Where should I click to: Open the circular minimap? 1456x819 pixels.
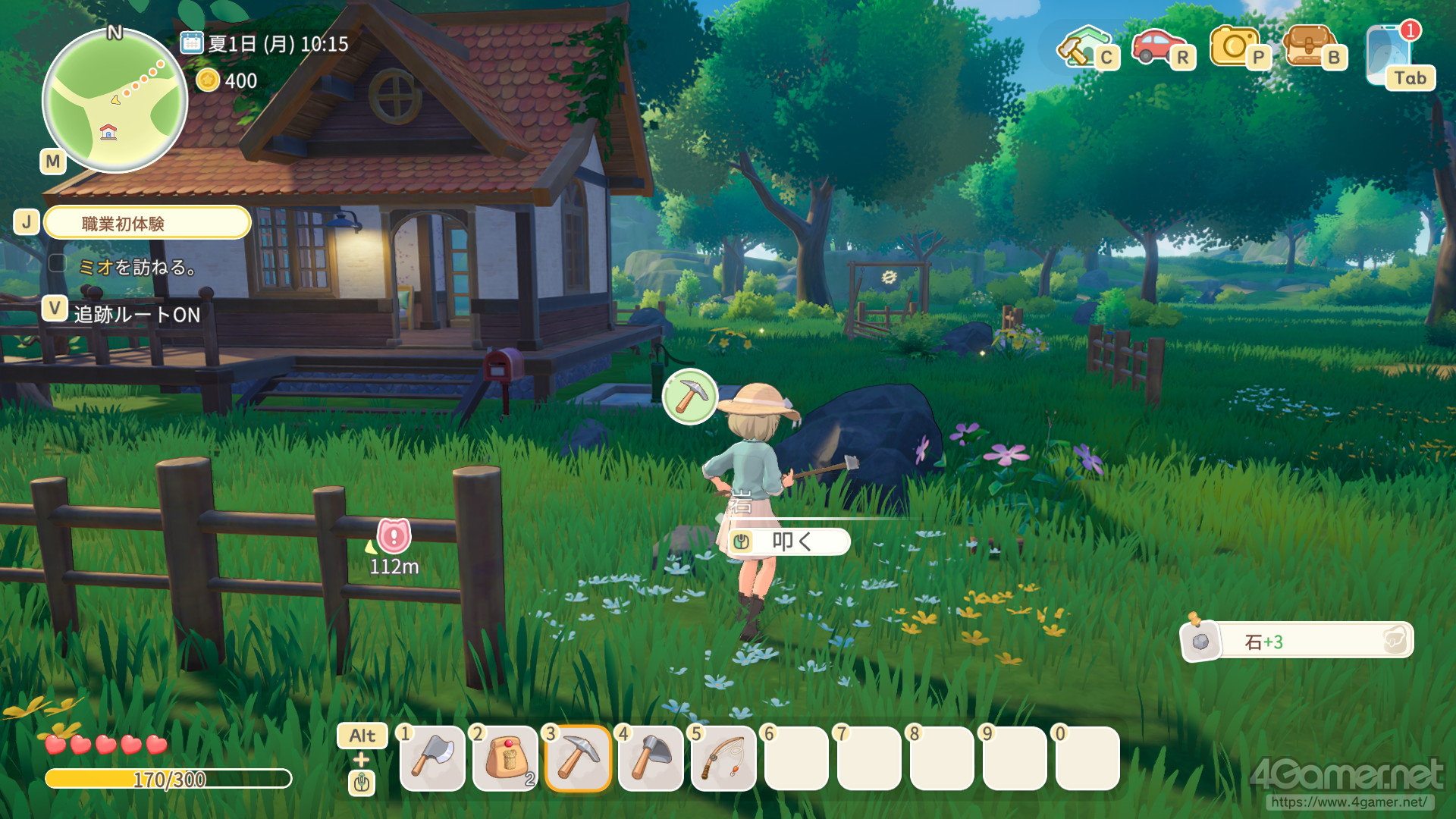point(115,101)
